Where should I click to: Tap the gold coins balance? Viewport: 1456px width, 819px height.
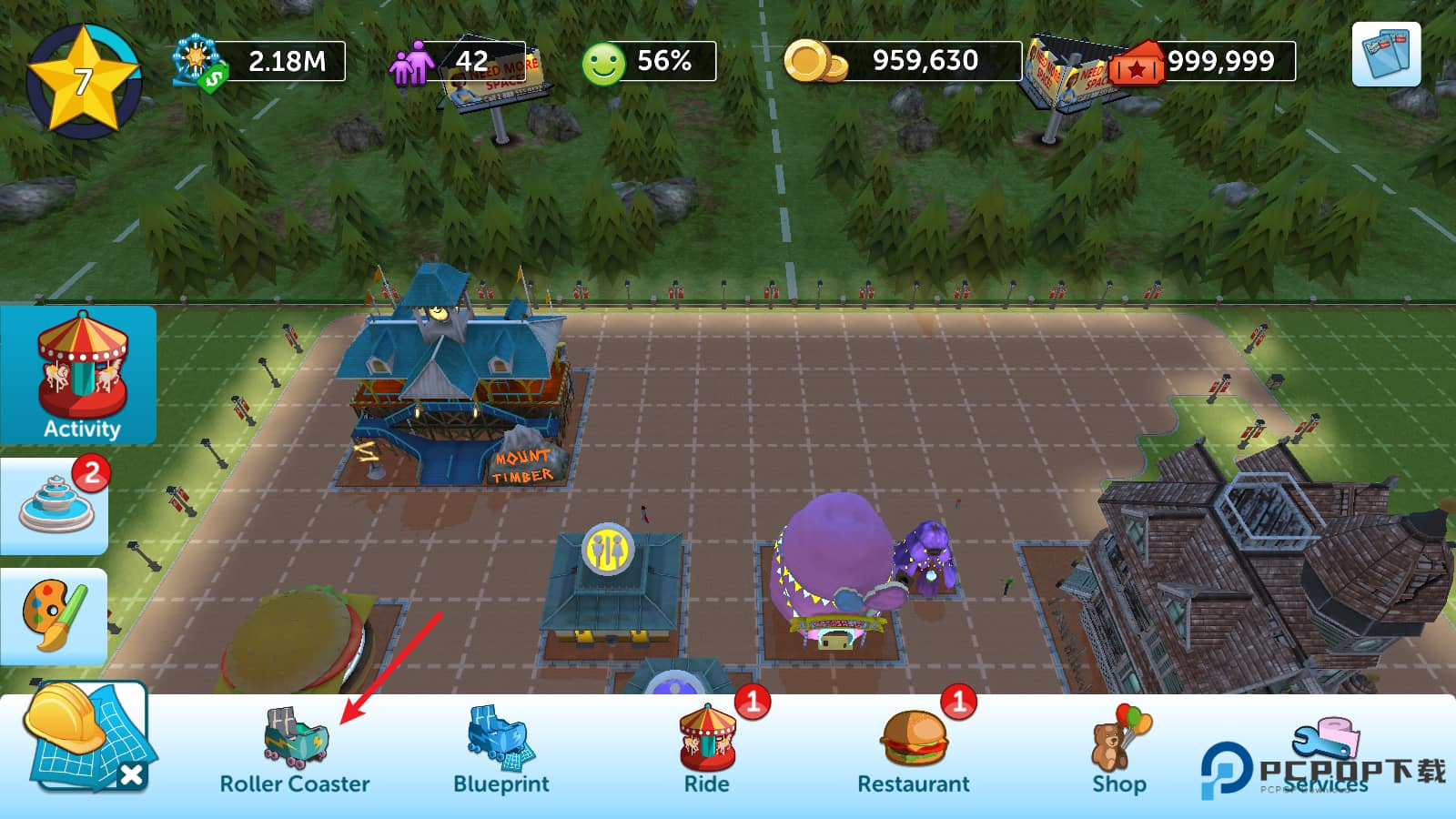901,61
